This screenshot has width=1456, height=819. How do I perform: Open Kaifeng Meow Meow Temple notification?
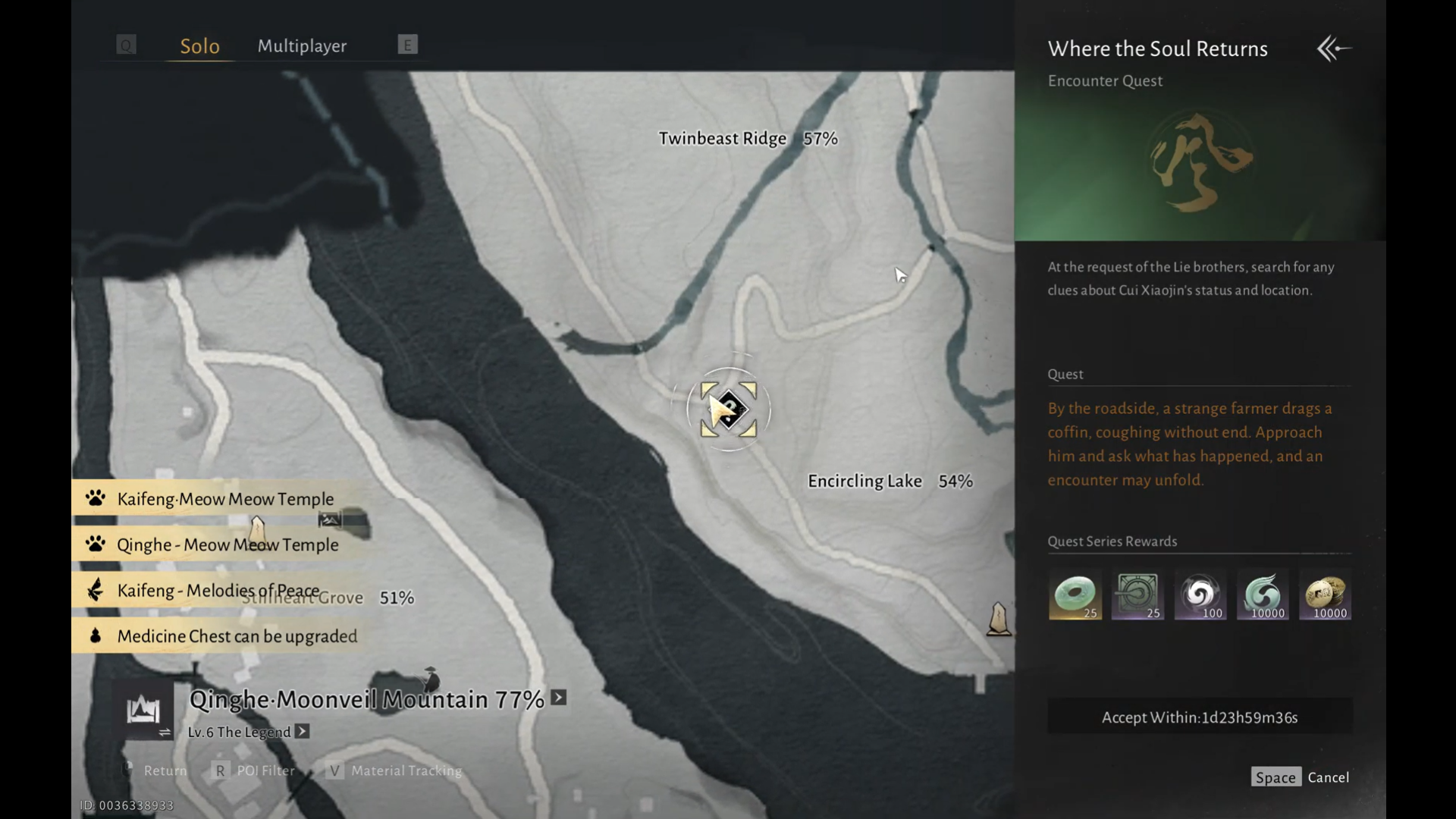click(224, 499)
